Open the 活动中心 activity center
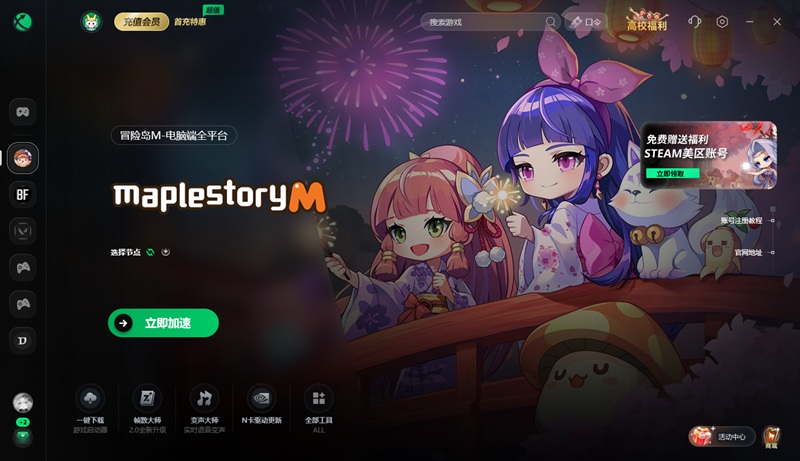Image resolution: width=800 pixels, height=461 pixels. point(718,436)
